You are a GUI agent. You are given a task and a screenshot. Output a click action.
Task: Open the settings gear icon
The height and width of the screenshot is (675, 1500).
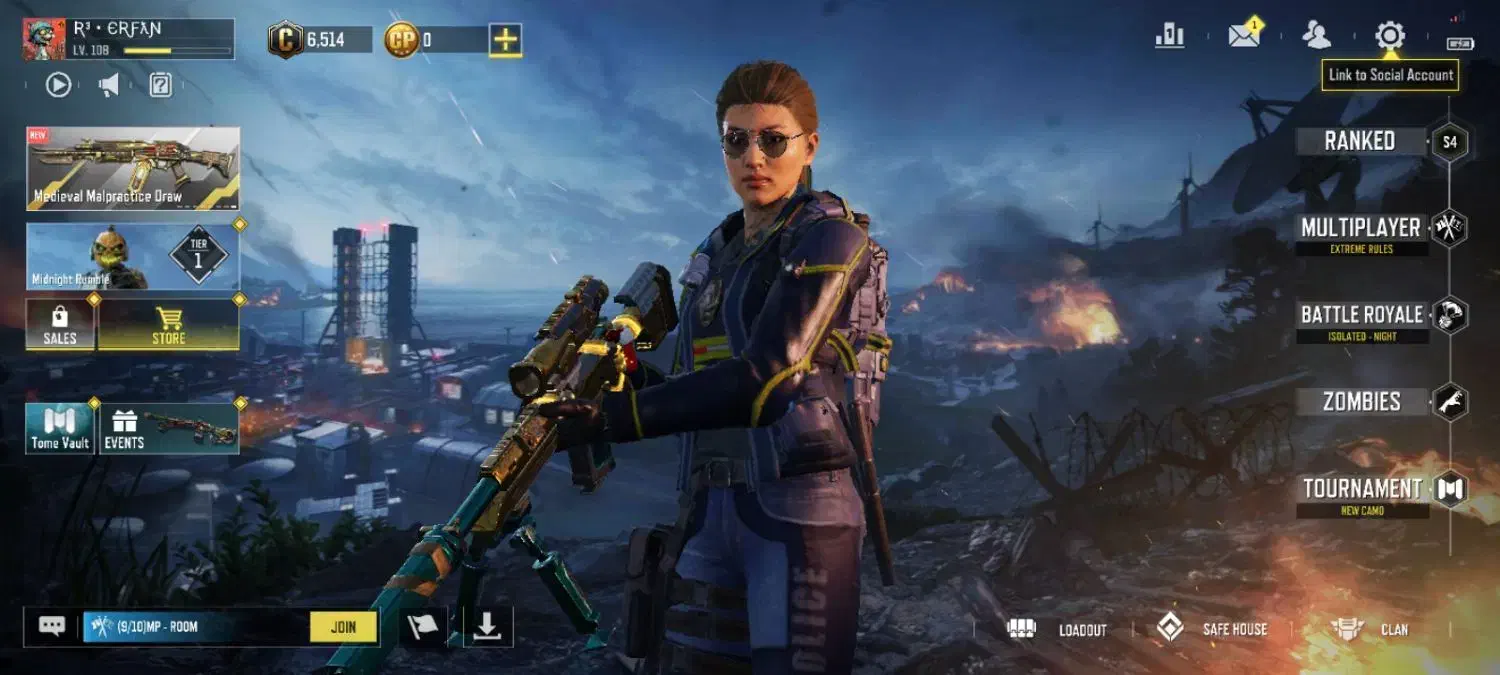pyautogui.click(x=1389, y=37)
